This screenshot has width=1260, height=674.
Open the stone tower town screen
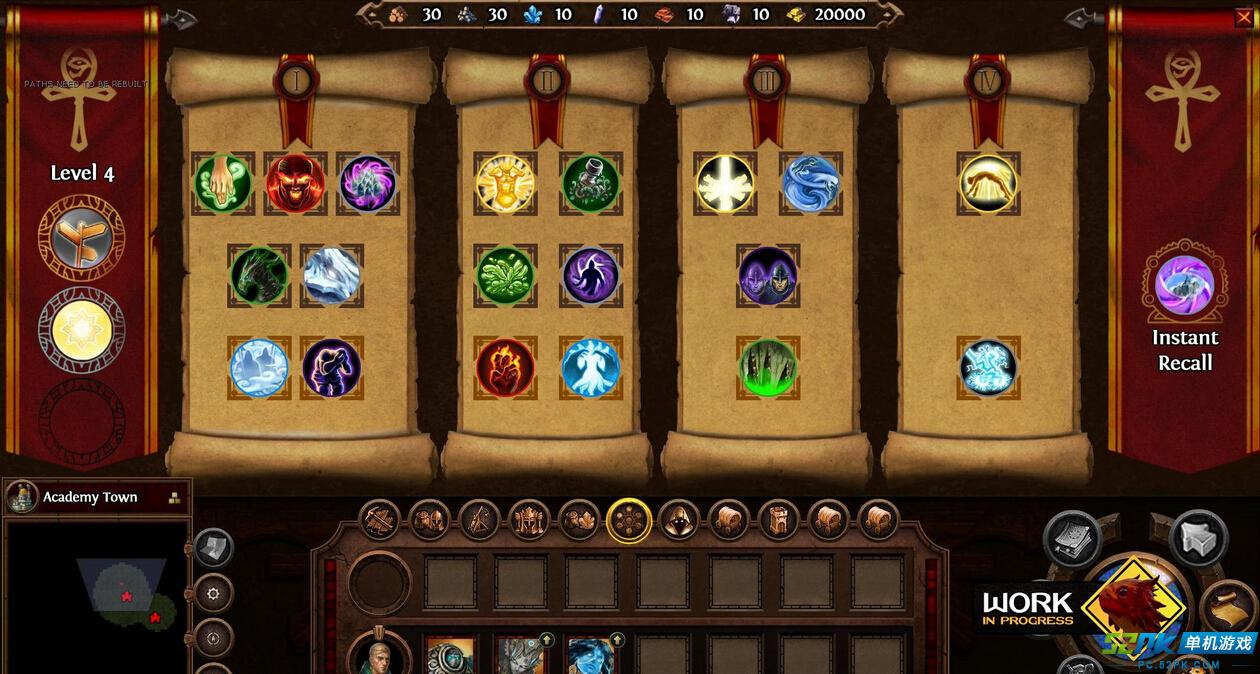point(779,520)
